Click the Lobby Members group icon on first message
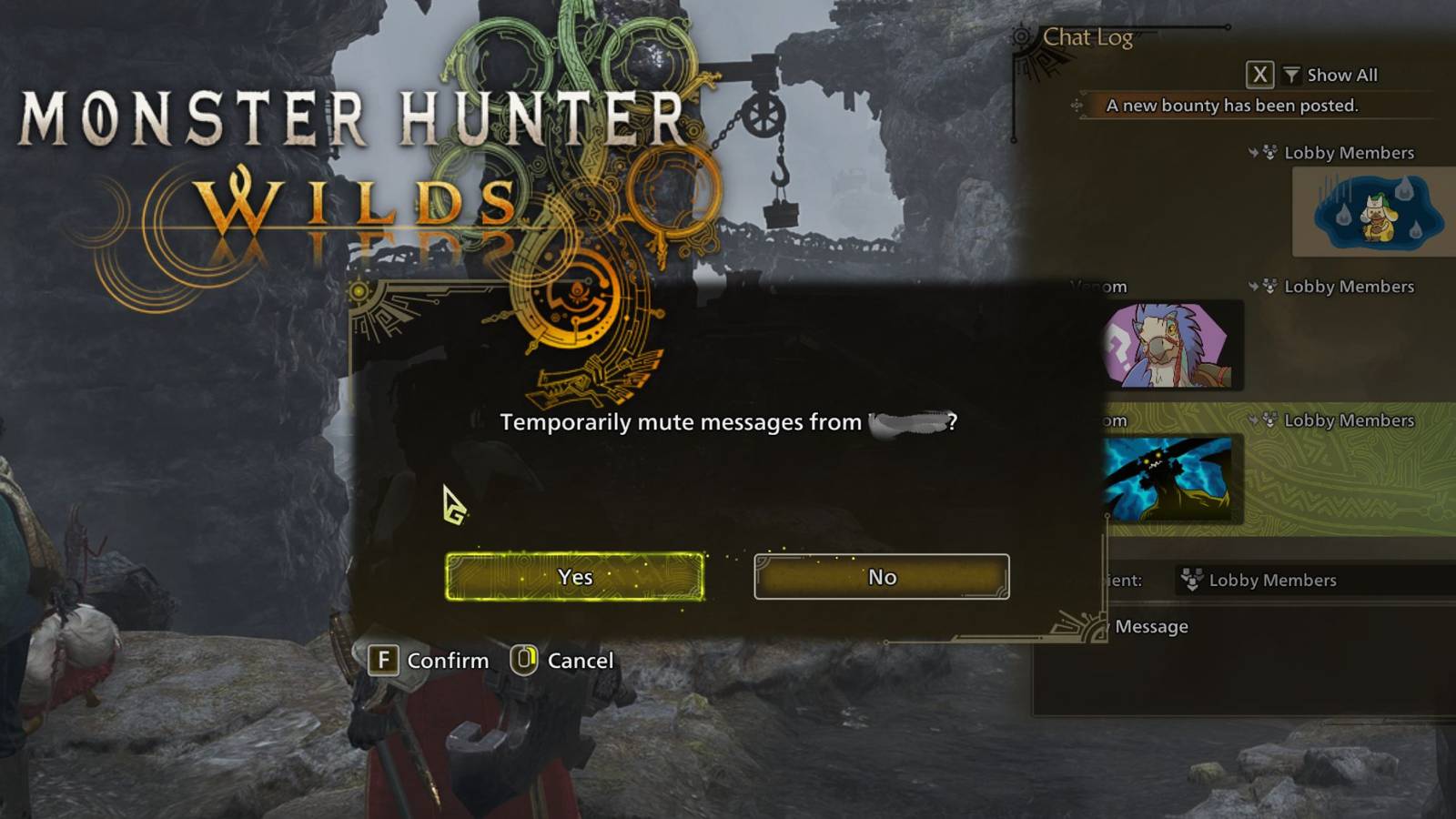 [1269, 153]
